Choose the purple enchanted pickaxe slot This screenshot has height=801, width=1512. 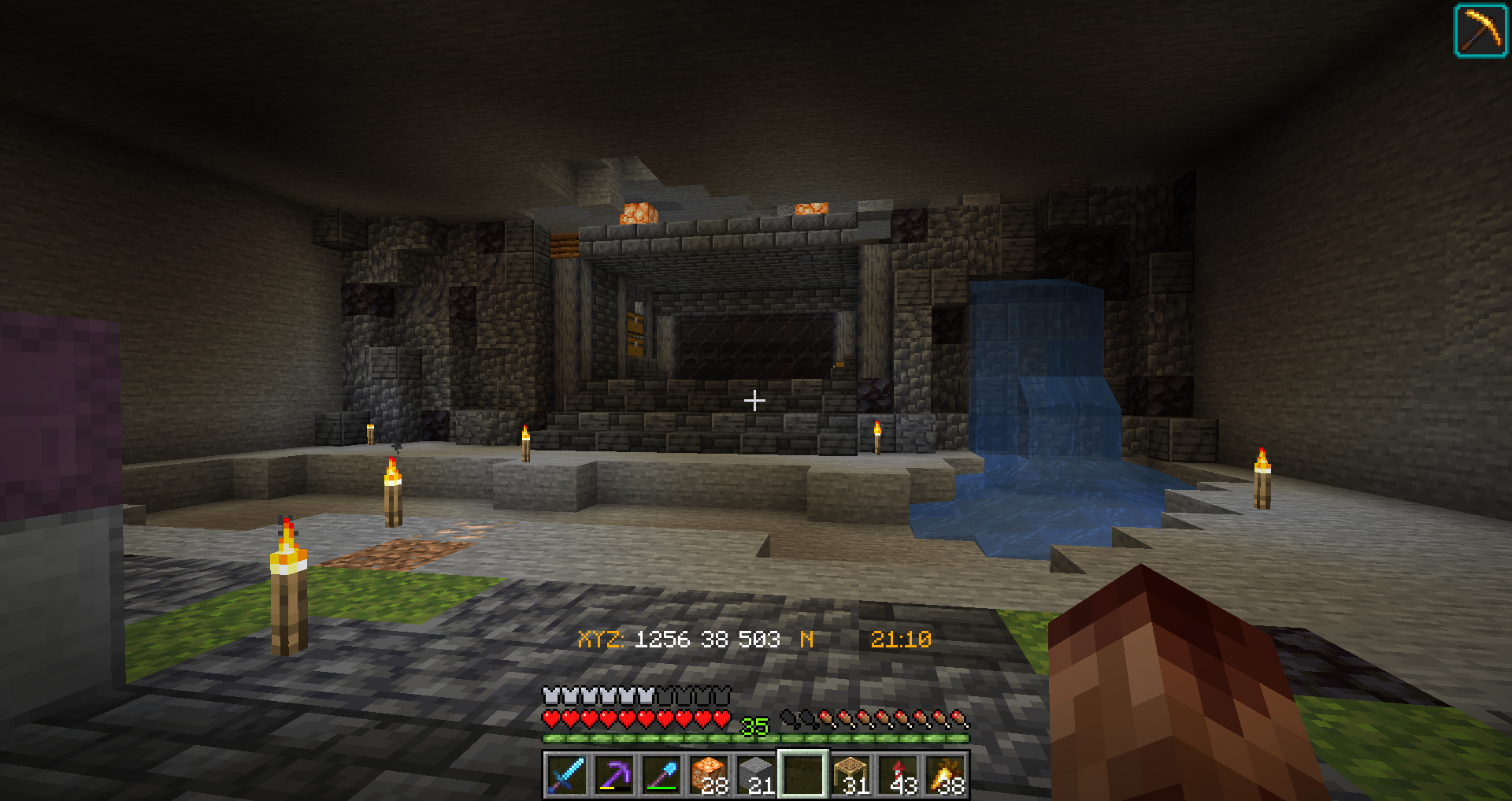(x=613, y=774)
